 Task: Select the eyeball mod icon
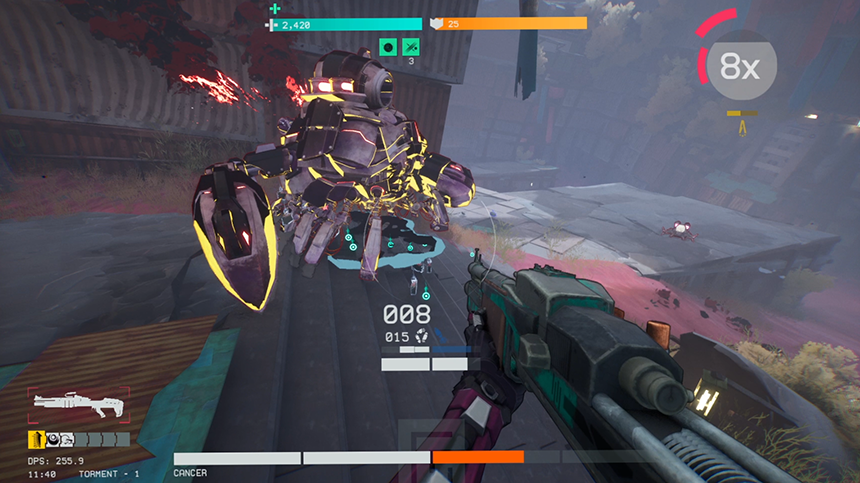(x=55, y=439)
